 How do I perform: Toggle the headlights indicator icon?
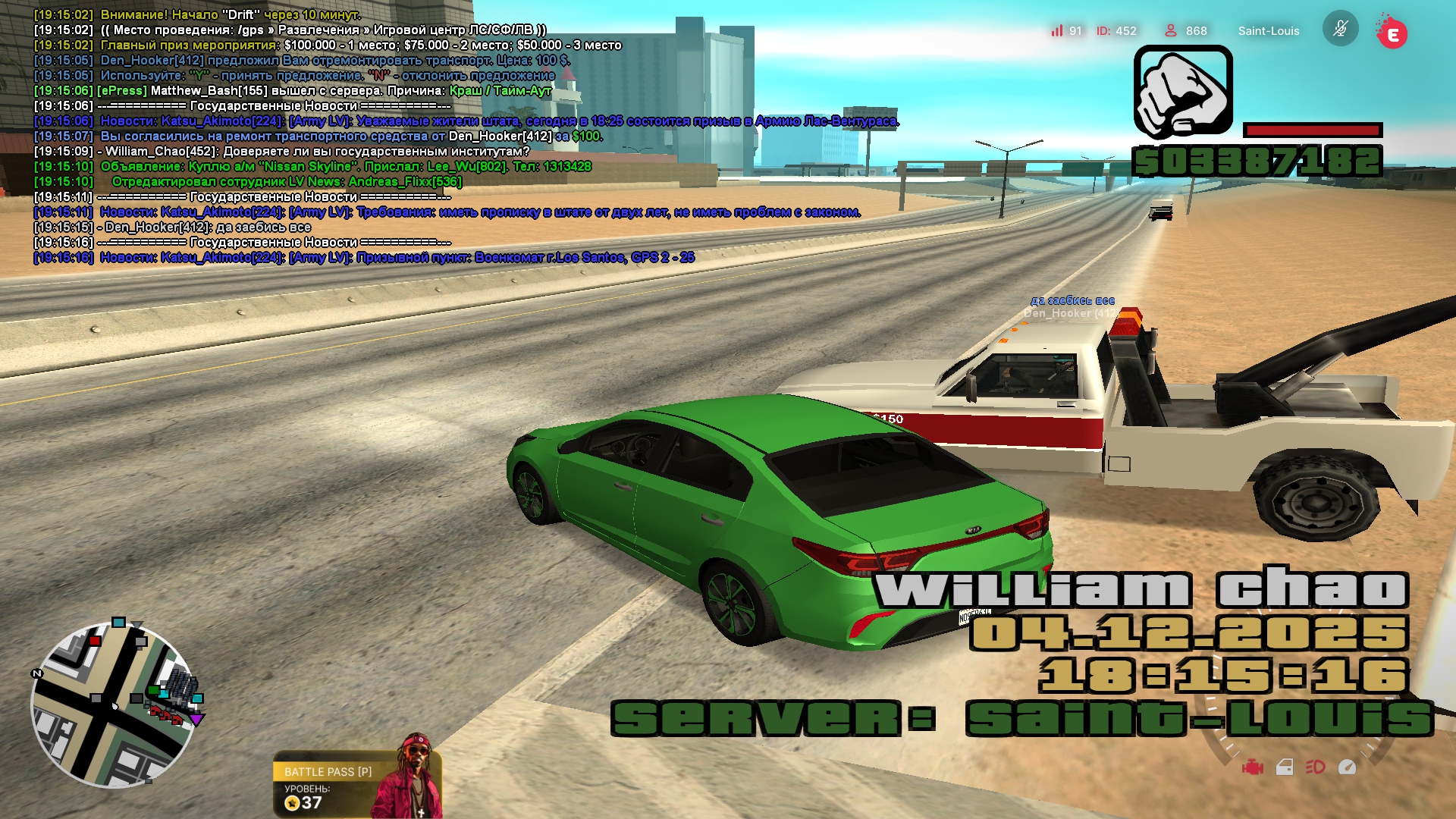point(1316,767)
